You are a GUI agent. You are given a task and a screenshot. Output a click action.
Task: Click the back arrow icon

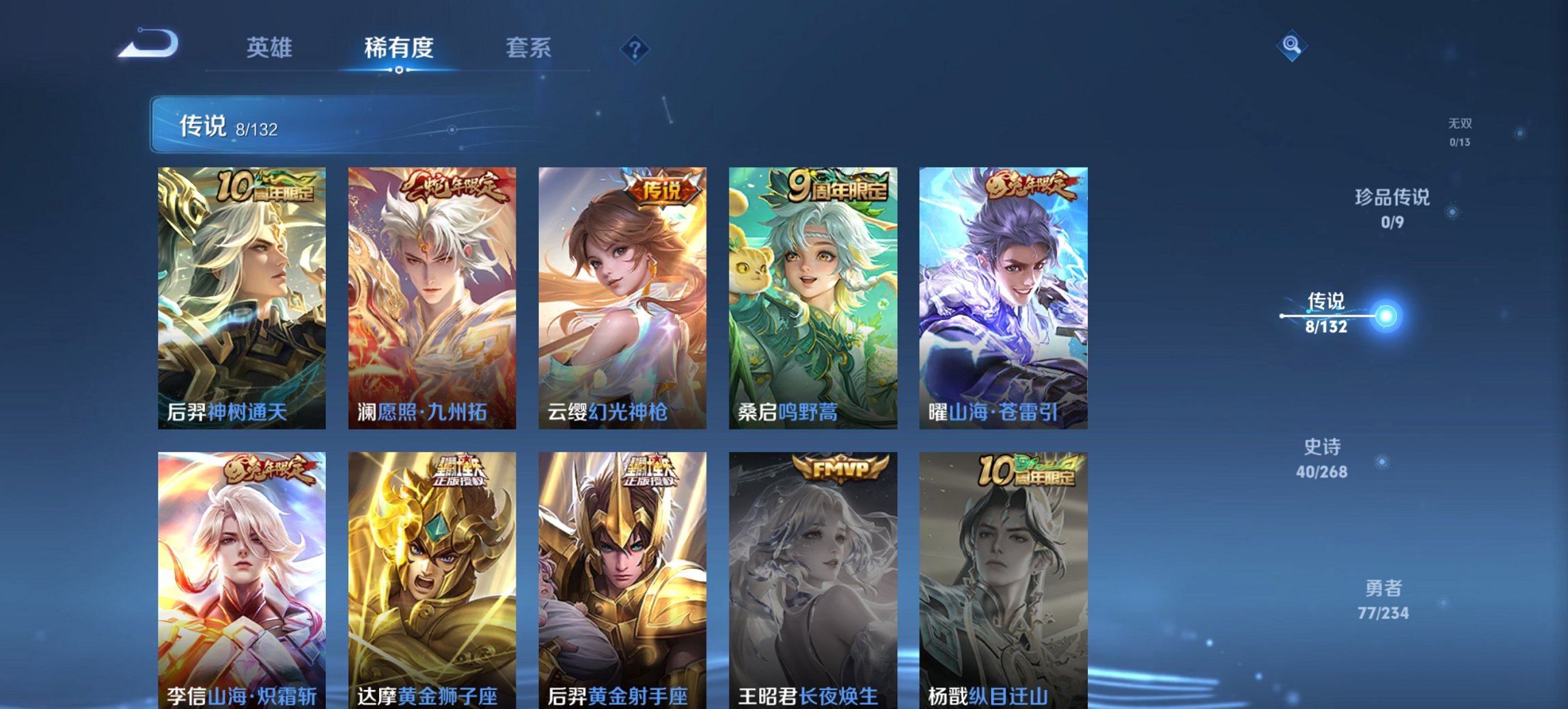[147, 42]
